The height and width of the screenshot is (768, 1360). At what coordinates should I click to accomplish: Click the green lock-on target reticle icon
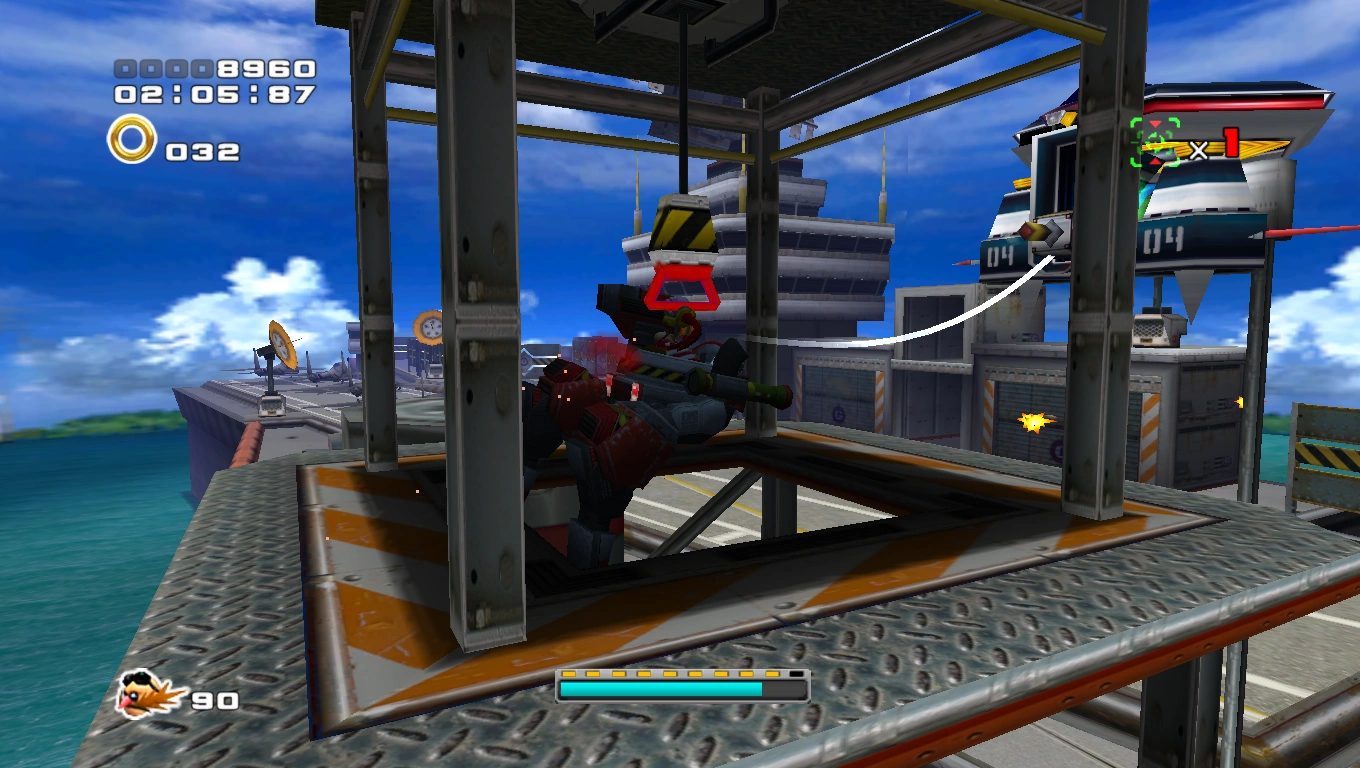(x=1154, y=142)
